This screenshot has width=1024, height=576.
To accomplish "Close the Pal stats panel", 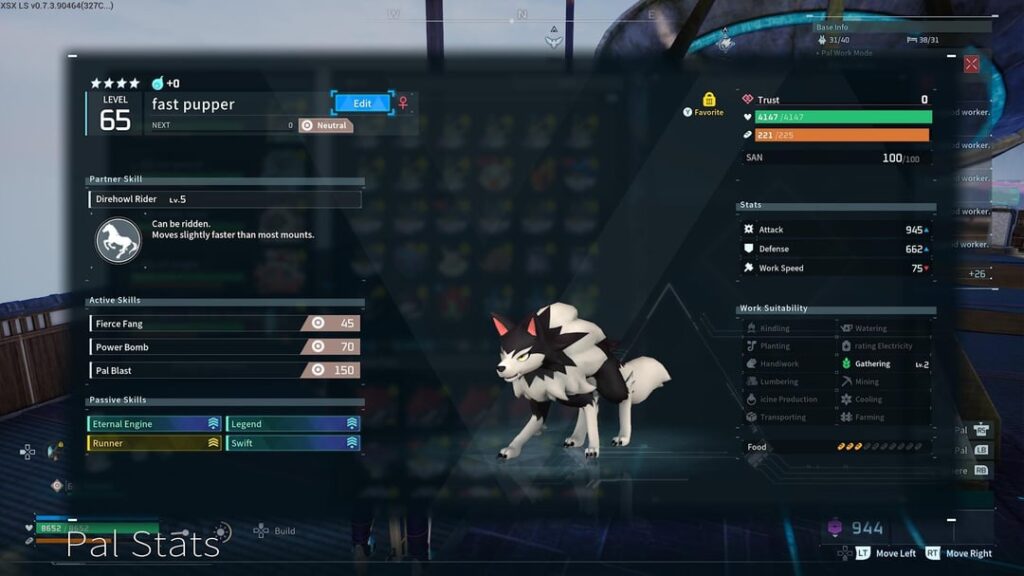I will pos(971,64).
